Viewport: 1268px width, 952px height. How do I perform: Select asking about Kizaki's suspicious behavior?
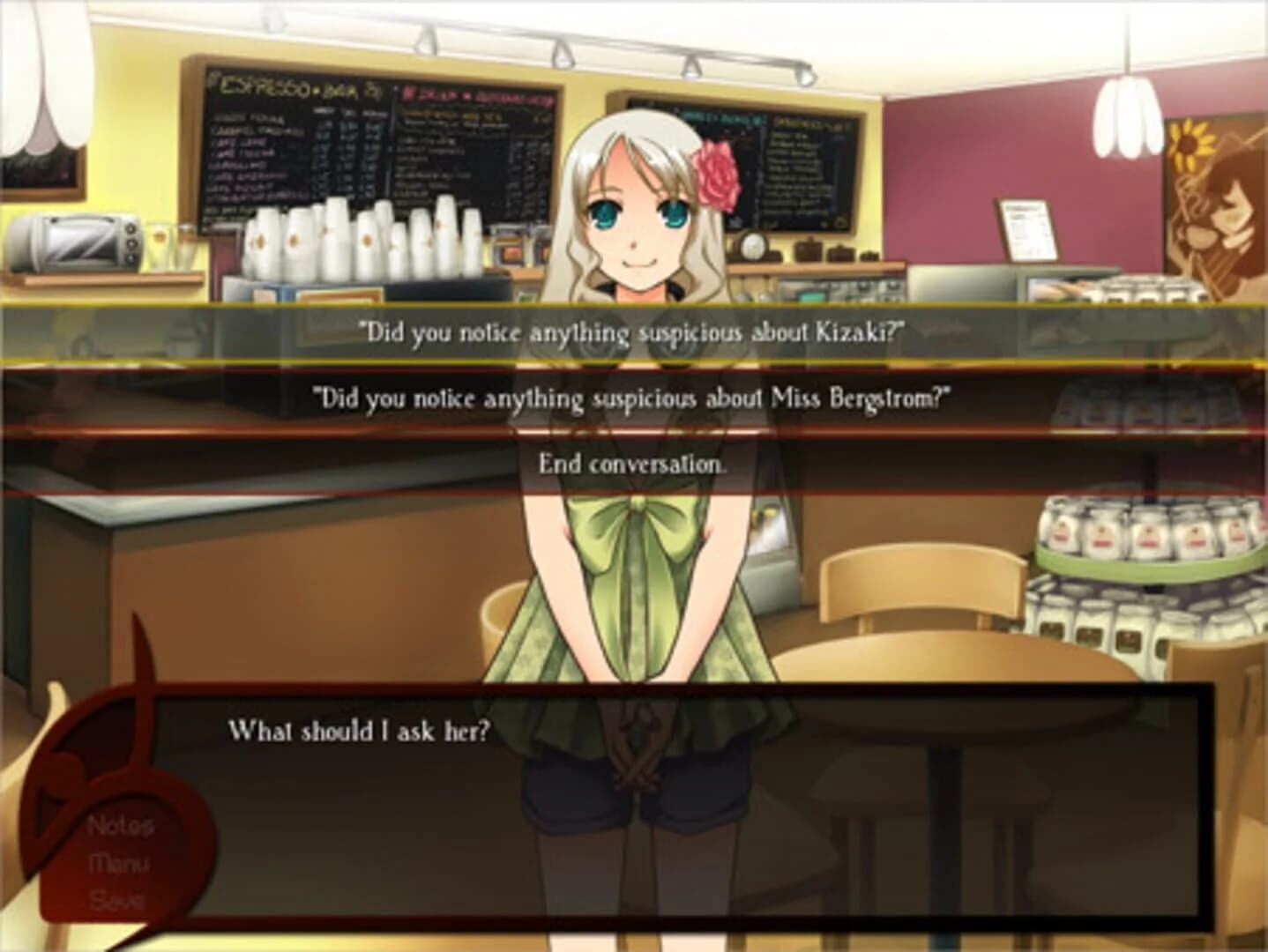pos(632,331)
